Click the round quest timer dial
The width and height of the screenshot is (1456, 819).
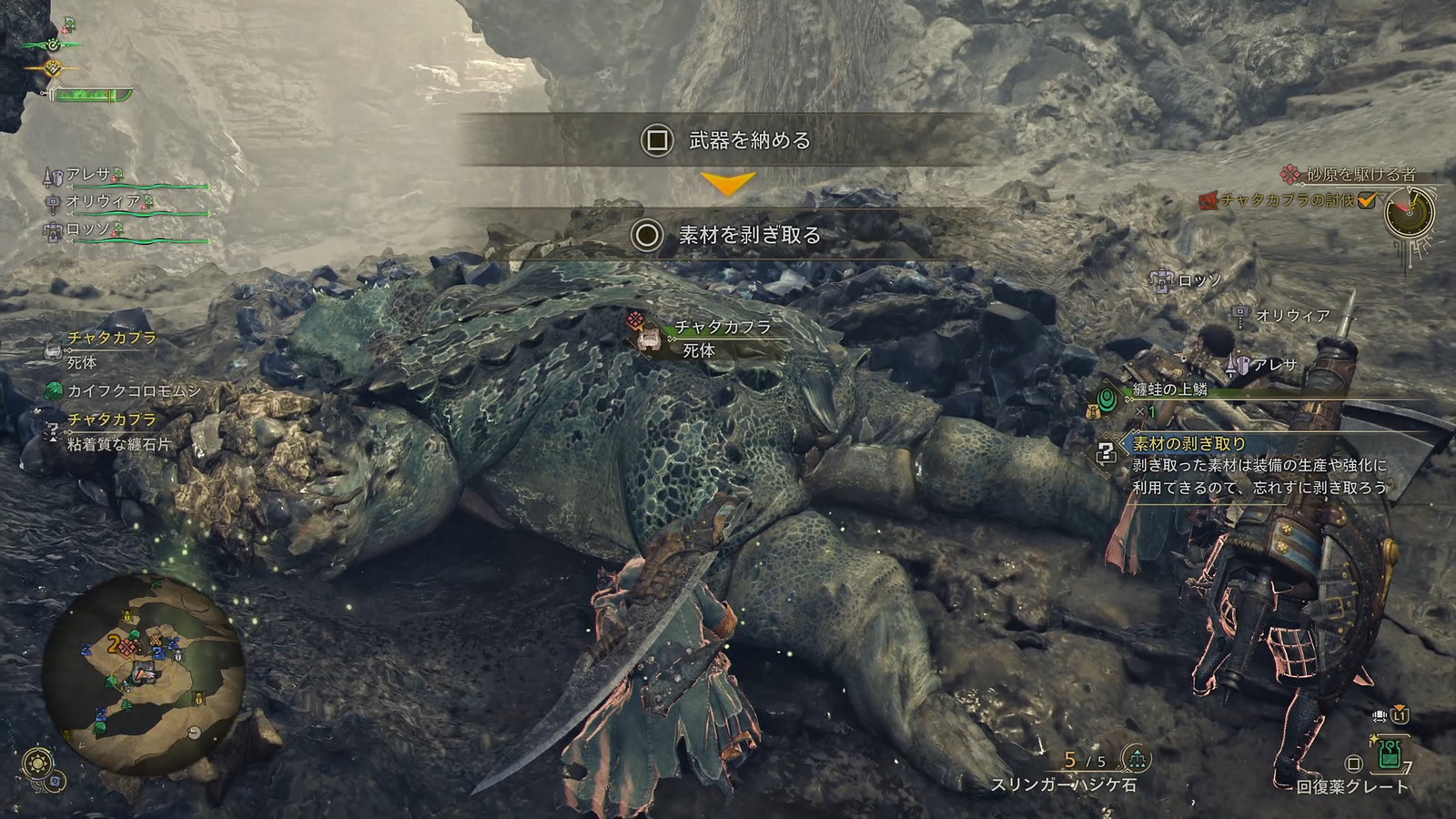click(x=1409, y=215)
